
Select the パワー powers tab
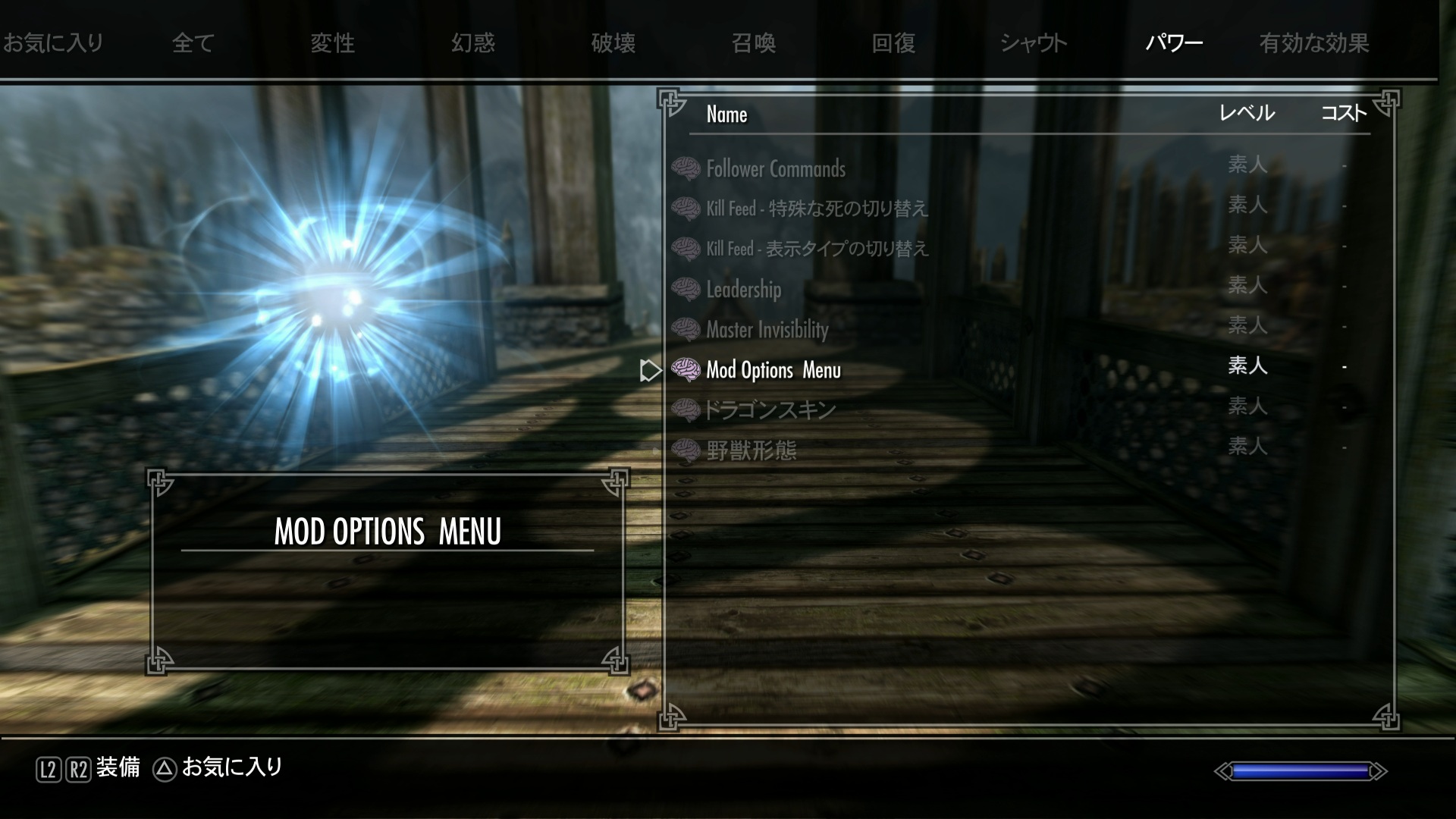pos(1174,43)
